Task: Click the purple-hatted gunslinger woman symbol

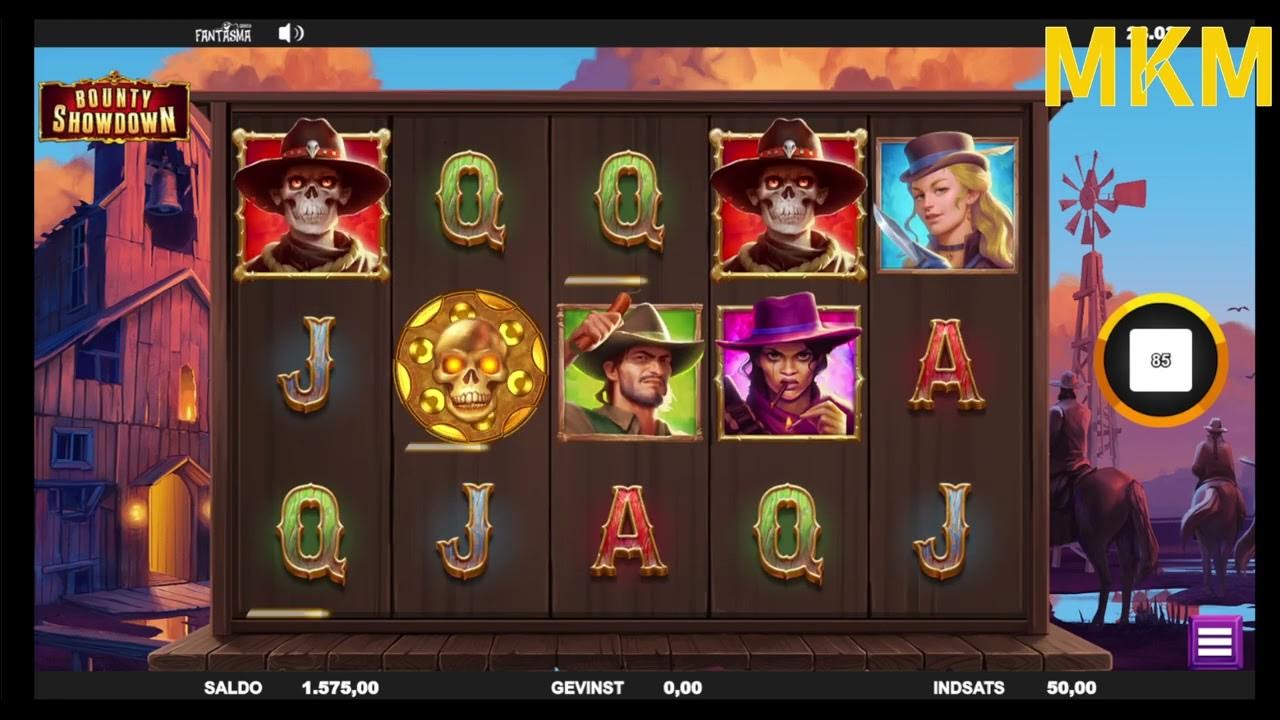Action: tap(789, 372)
